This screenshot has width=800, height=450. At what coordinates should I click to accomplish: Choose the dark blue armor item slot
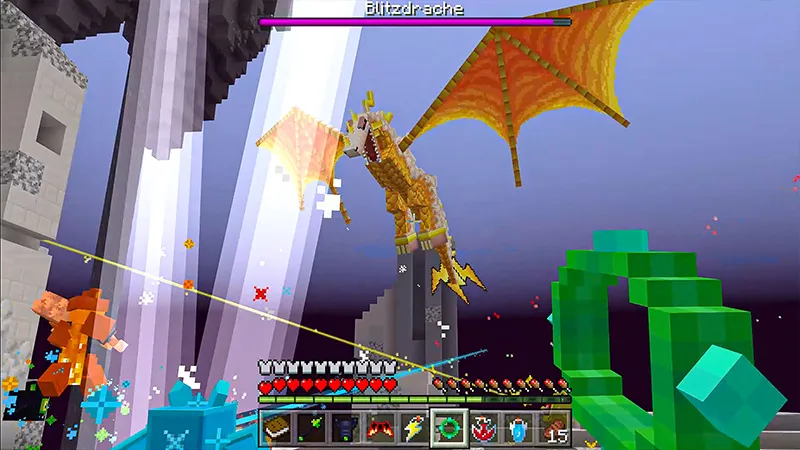pos(346,427)
